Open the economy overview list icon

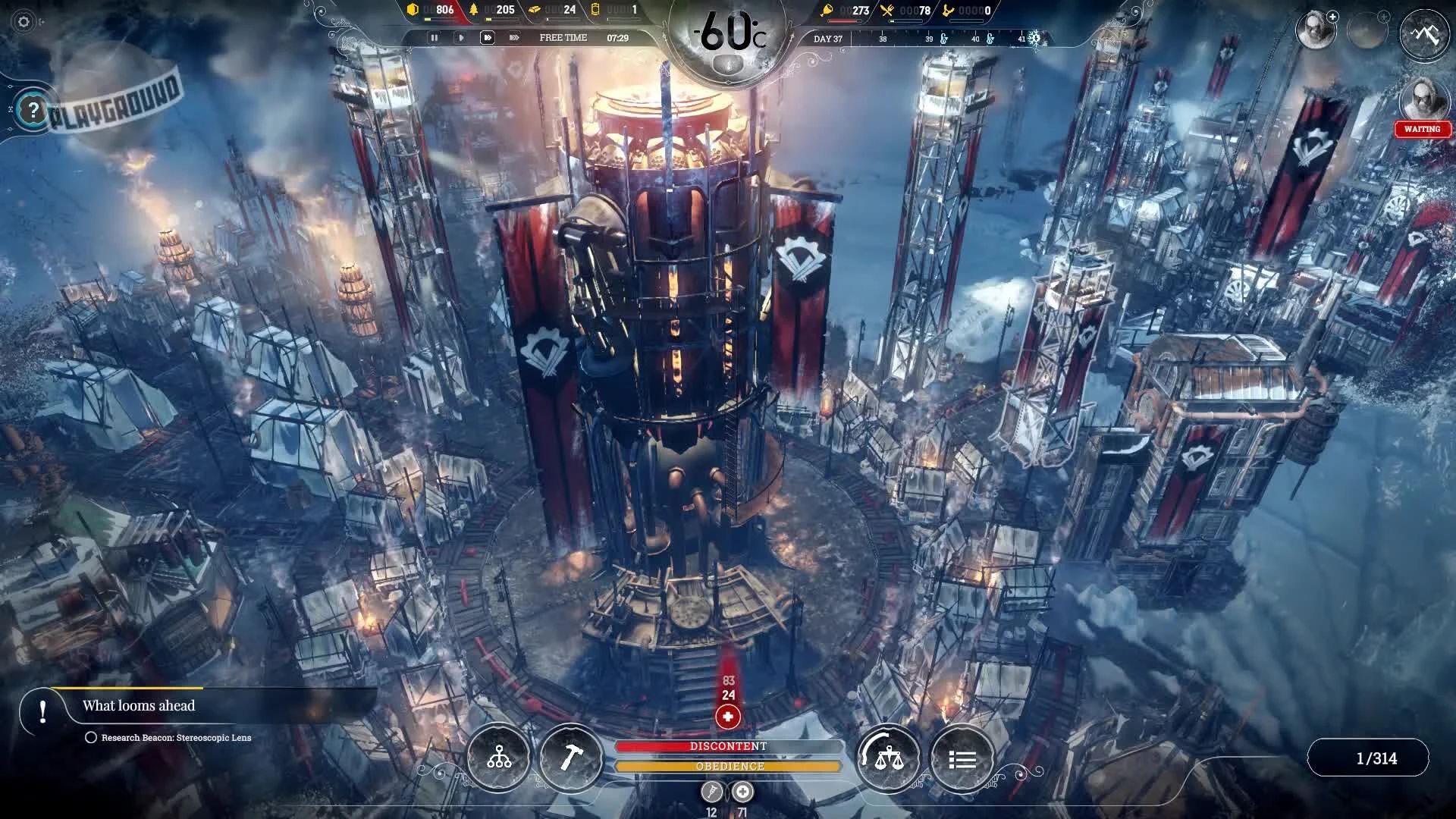(x=962, y=757)
